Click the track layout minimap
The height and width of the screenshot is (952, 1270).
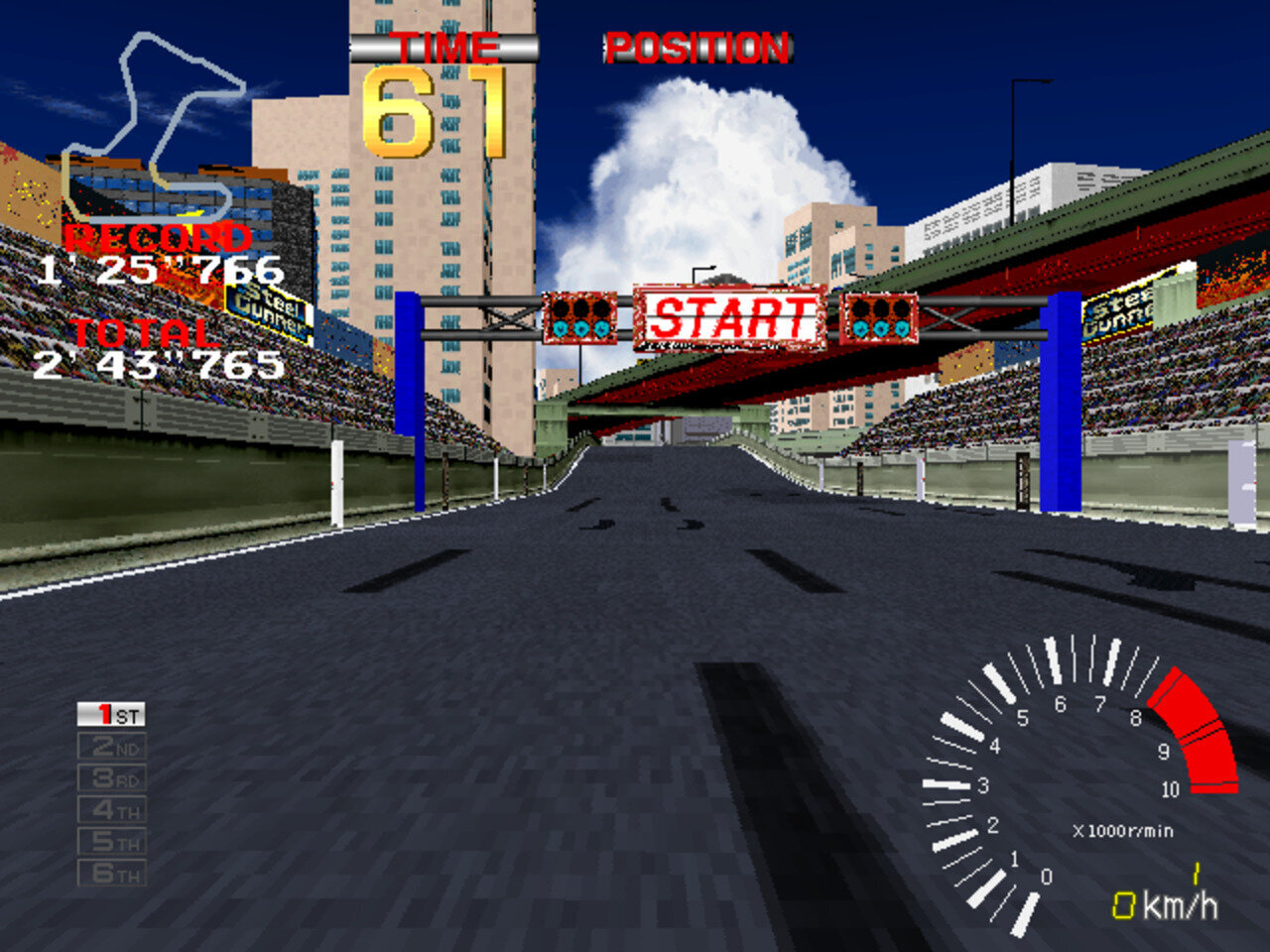154,124
